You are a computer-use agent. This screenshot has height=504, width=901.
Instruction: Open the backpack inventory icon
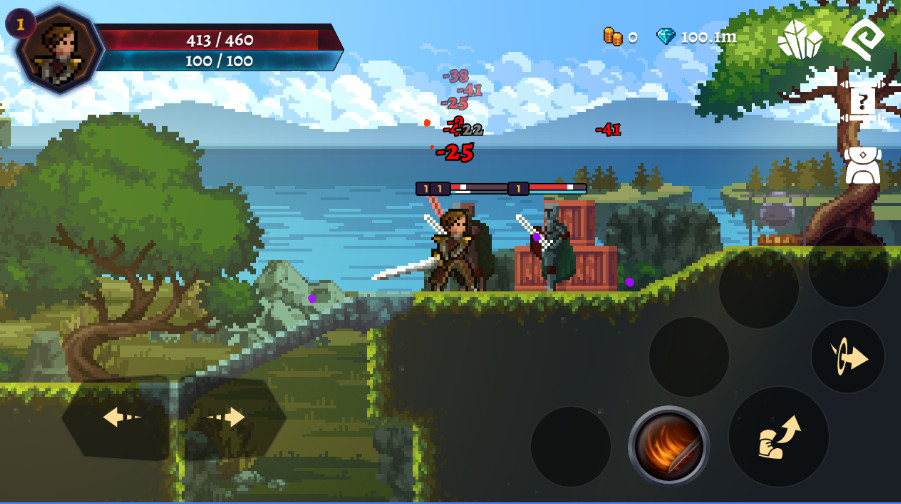click(x=862, y=167)
